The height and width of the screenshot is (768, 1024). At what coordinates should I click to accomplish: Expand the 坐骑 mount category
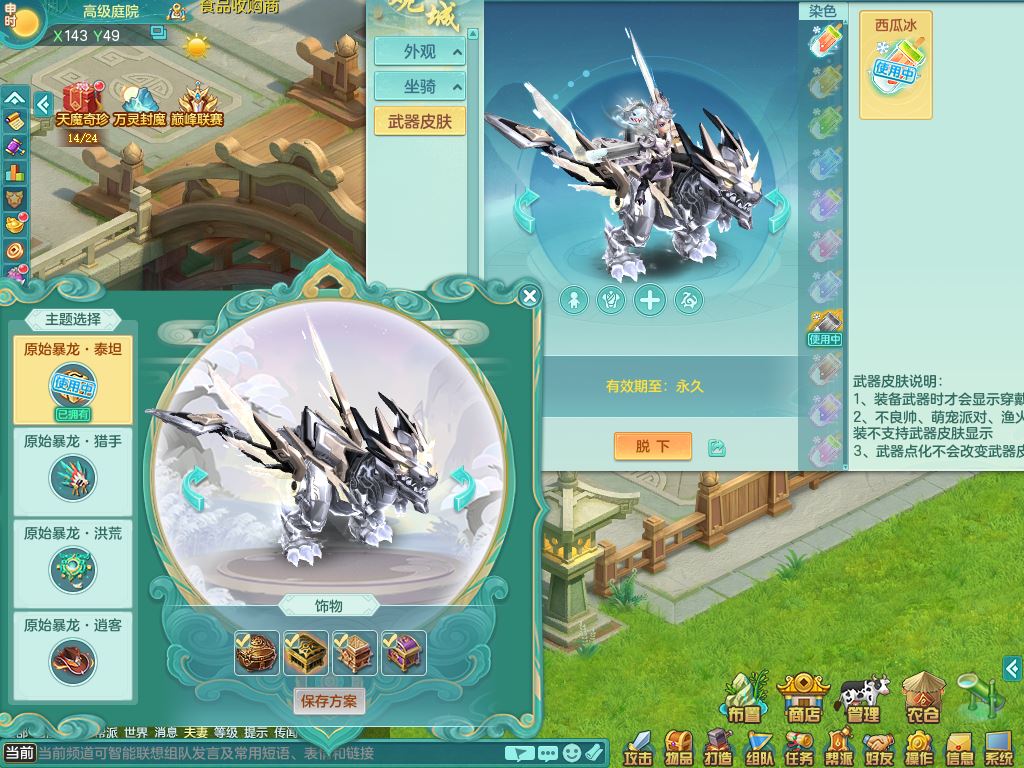[420, 87]
